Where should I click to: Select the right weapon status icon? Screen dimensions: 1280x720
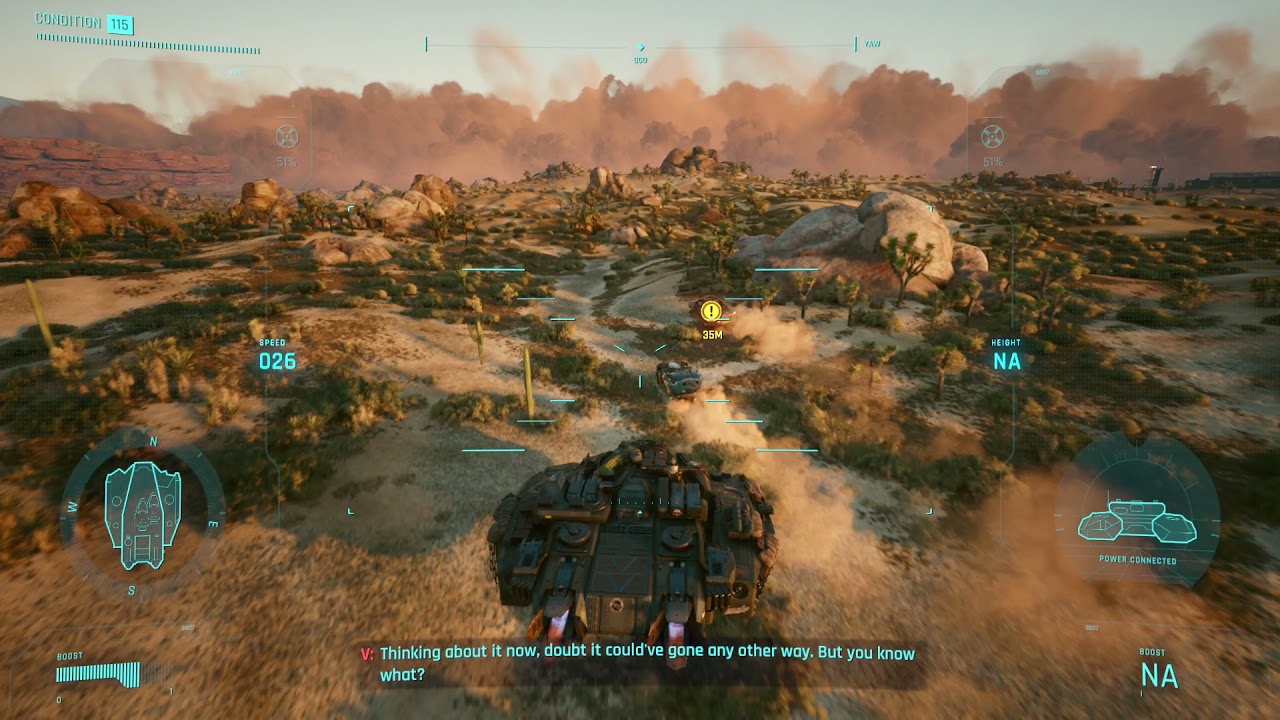(992, 137)
